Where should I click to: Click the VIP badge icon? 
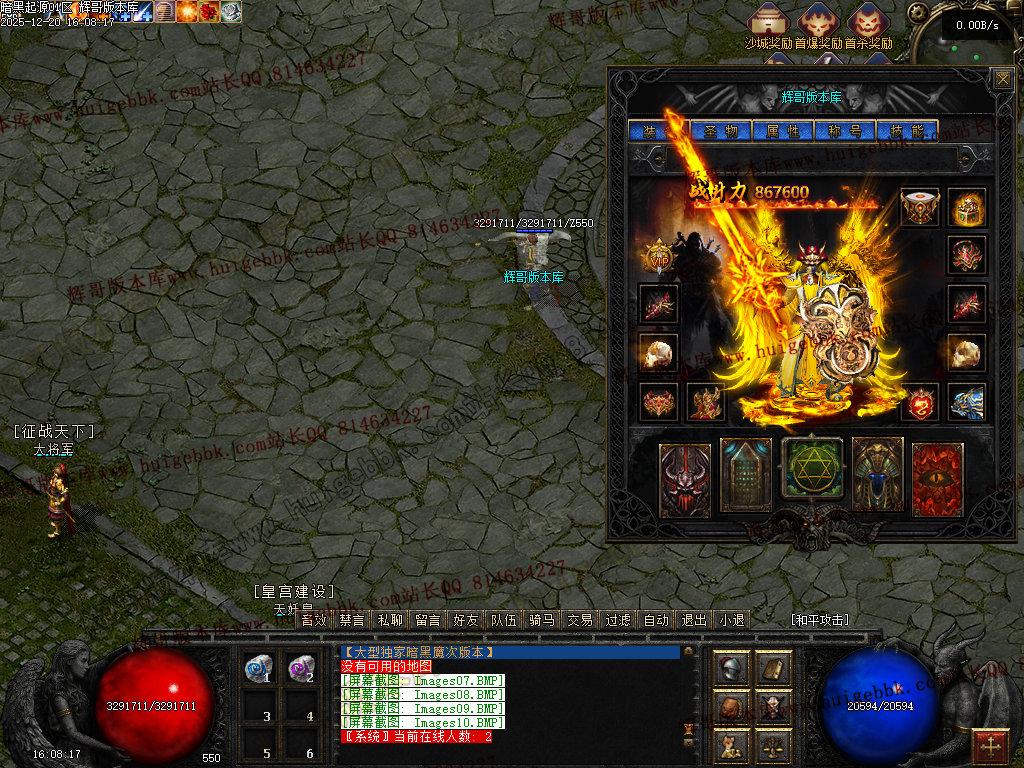658,256
